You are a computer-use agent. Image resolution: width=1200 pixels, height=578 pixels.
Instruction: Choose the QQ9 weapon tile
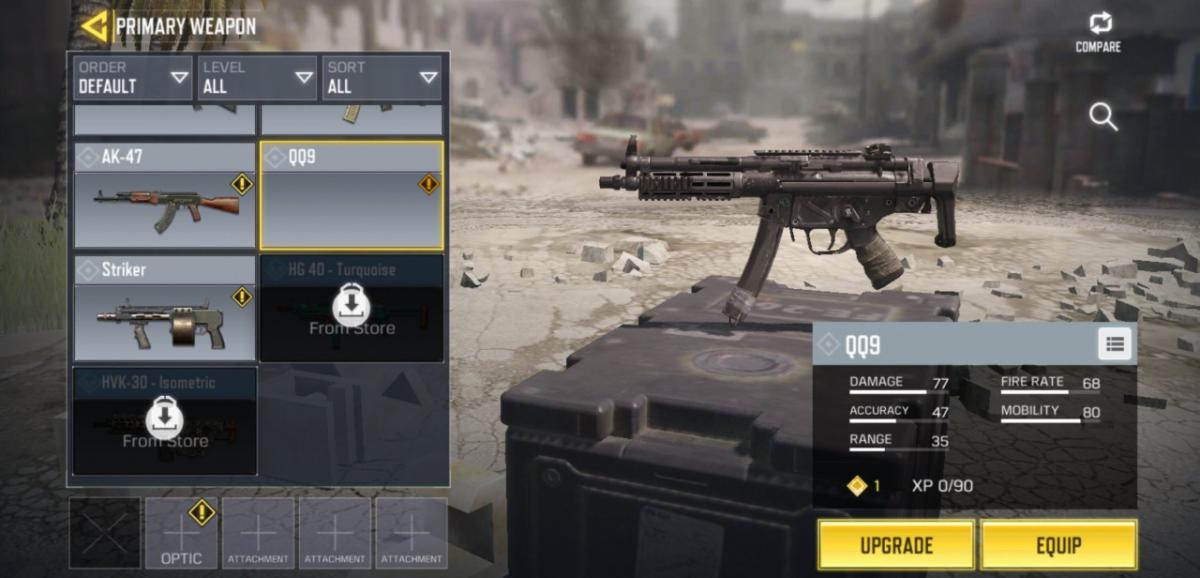(352, 196)
